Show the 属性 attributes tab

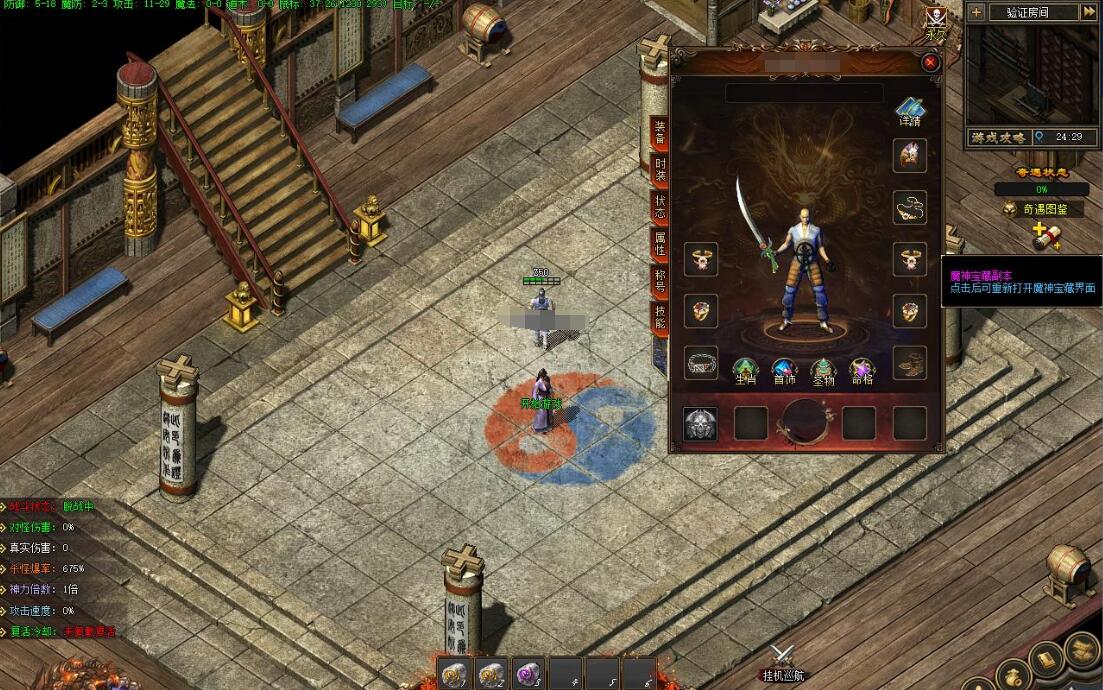[660, 243]
